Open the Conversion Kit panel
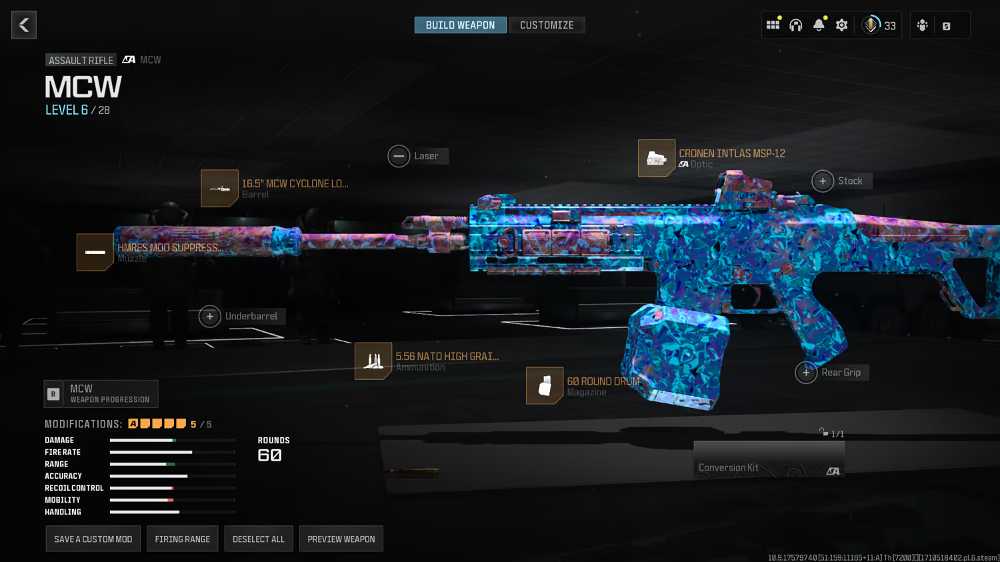Image resolution: width=1000 pixels, height=562 pixels. click(768, 460)
